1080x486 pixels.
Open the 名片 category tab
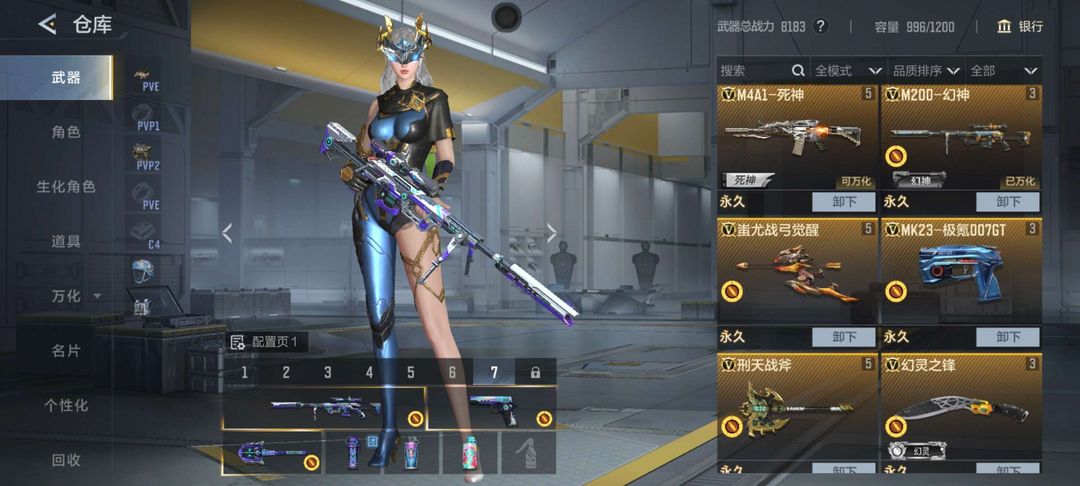click(x=66, y=351)
